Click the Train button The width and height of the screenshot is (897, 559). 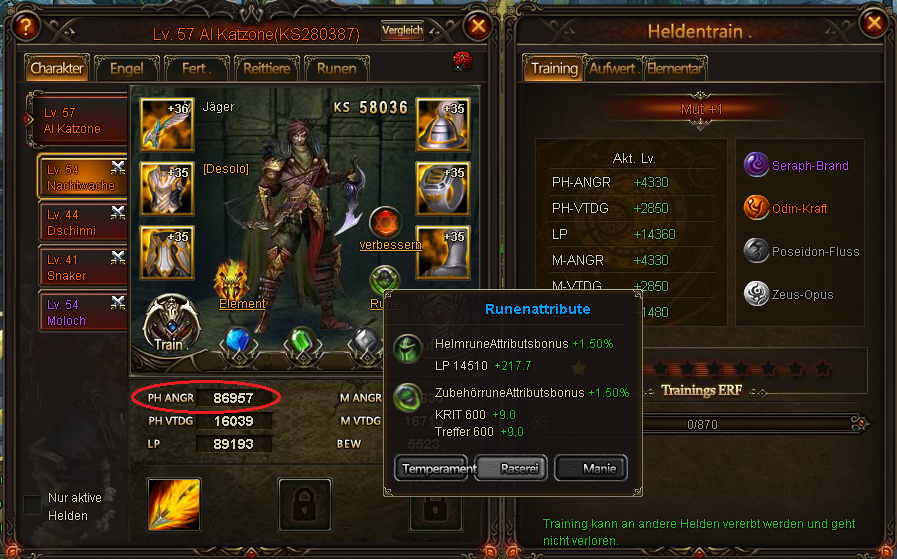(x=169, y=323)
